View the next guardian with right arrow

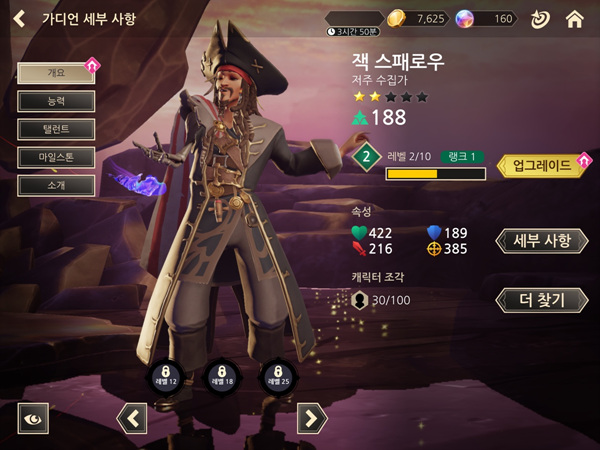[312, 418]
